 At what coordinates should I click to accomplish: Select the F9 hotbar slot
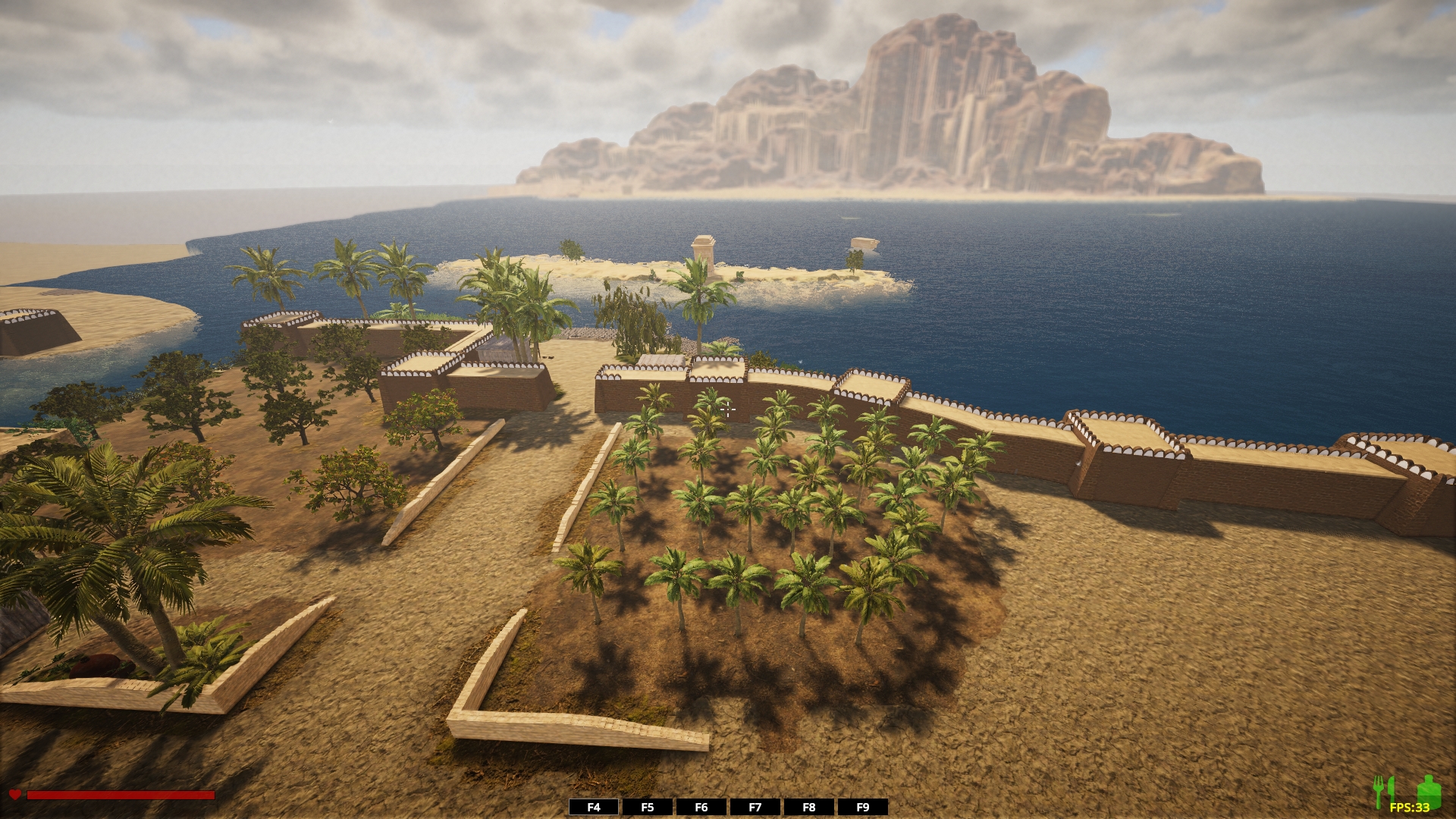point(863,807)
